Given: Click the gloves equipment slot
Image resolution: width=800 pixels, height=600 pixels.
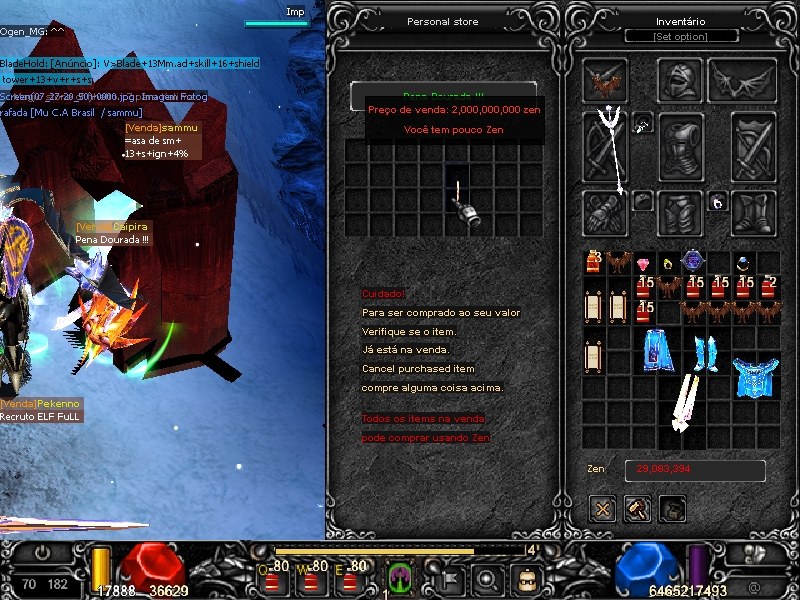Looking at the screenshot, I should [x=605, y=212].
